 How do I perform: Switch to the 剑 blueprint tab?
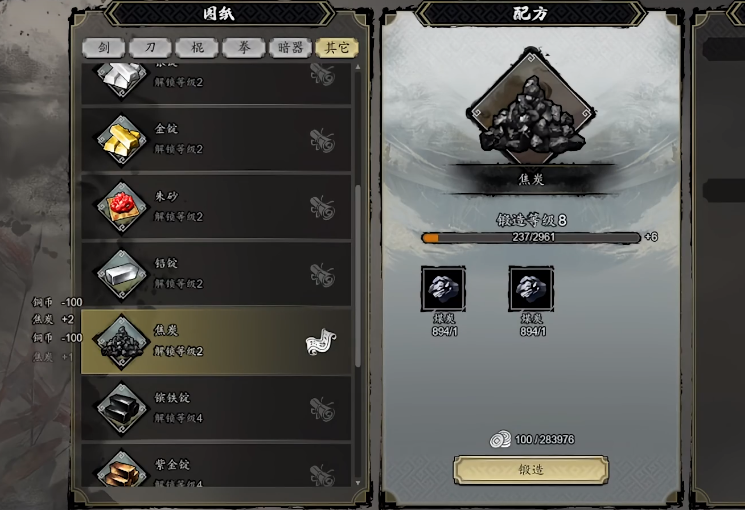coord(104,47)
